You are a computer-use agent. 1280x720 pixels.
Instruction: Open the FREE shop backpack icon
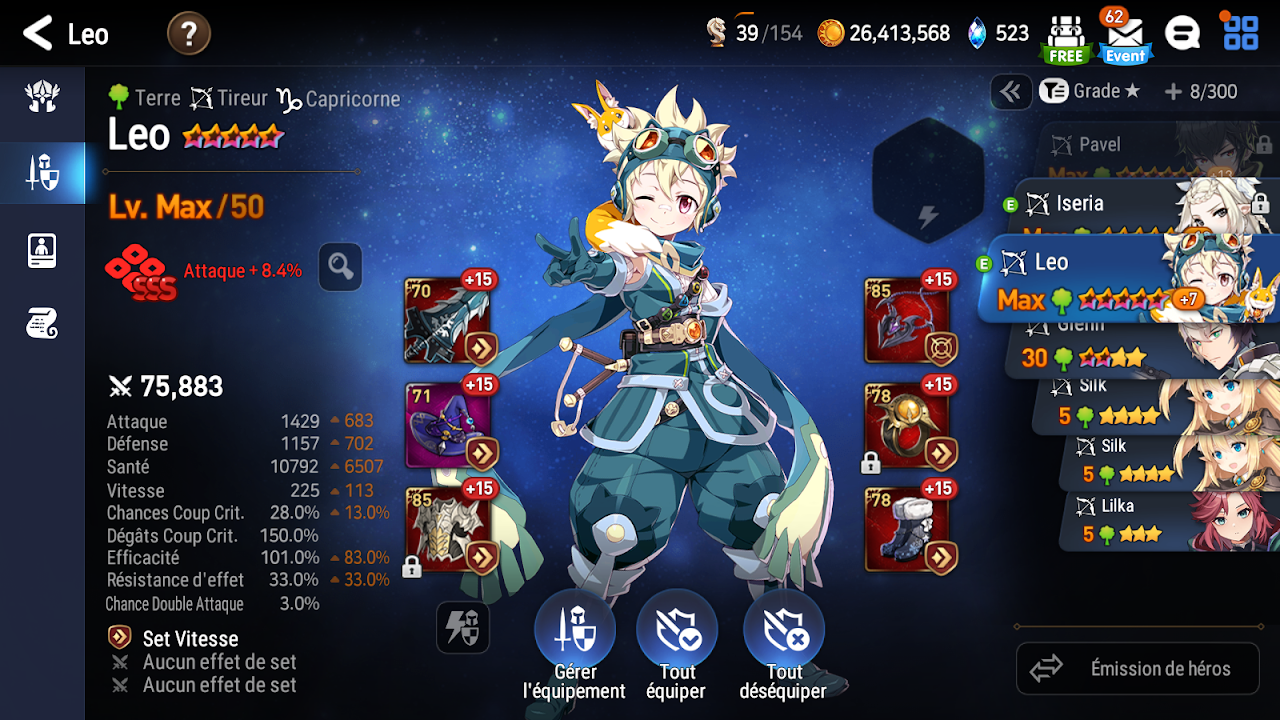tap(1066, 31)
